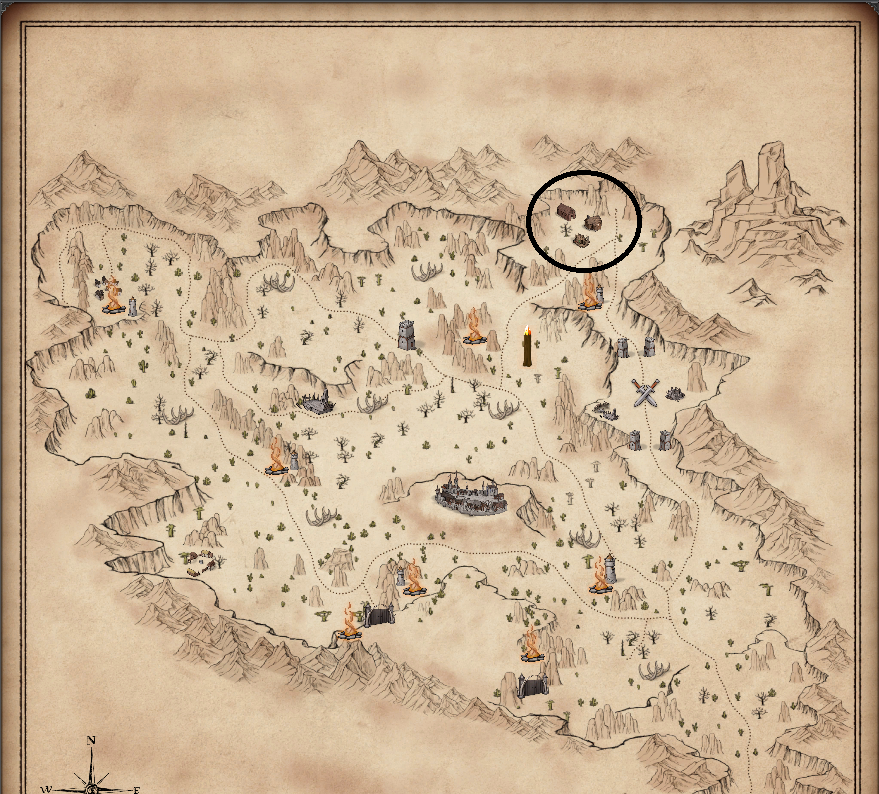Pick the bonfire directly beneath the circled village
Image resolution: width=879 pixels, height=794 pixels.
590,291
